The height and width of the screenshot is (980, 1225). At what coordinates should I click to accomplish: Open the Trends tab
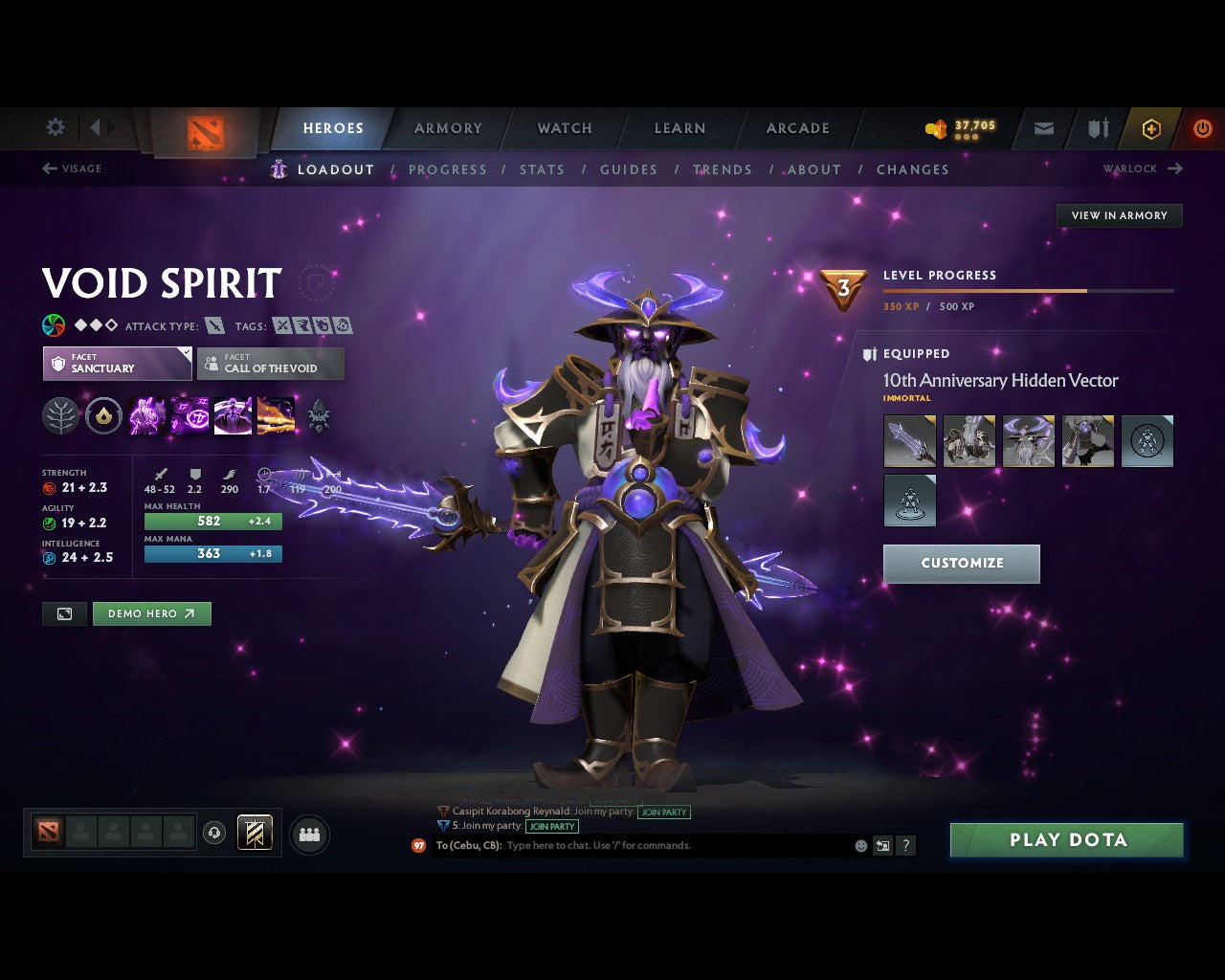[x=723, y=169]
